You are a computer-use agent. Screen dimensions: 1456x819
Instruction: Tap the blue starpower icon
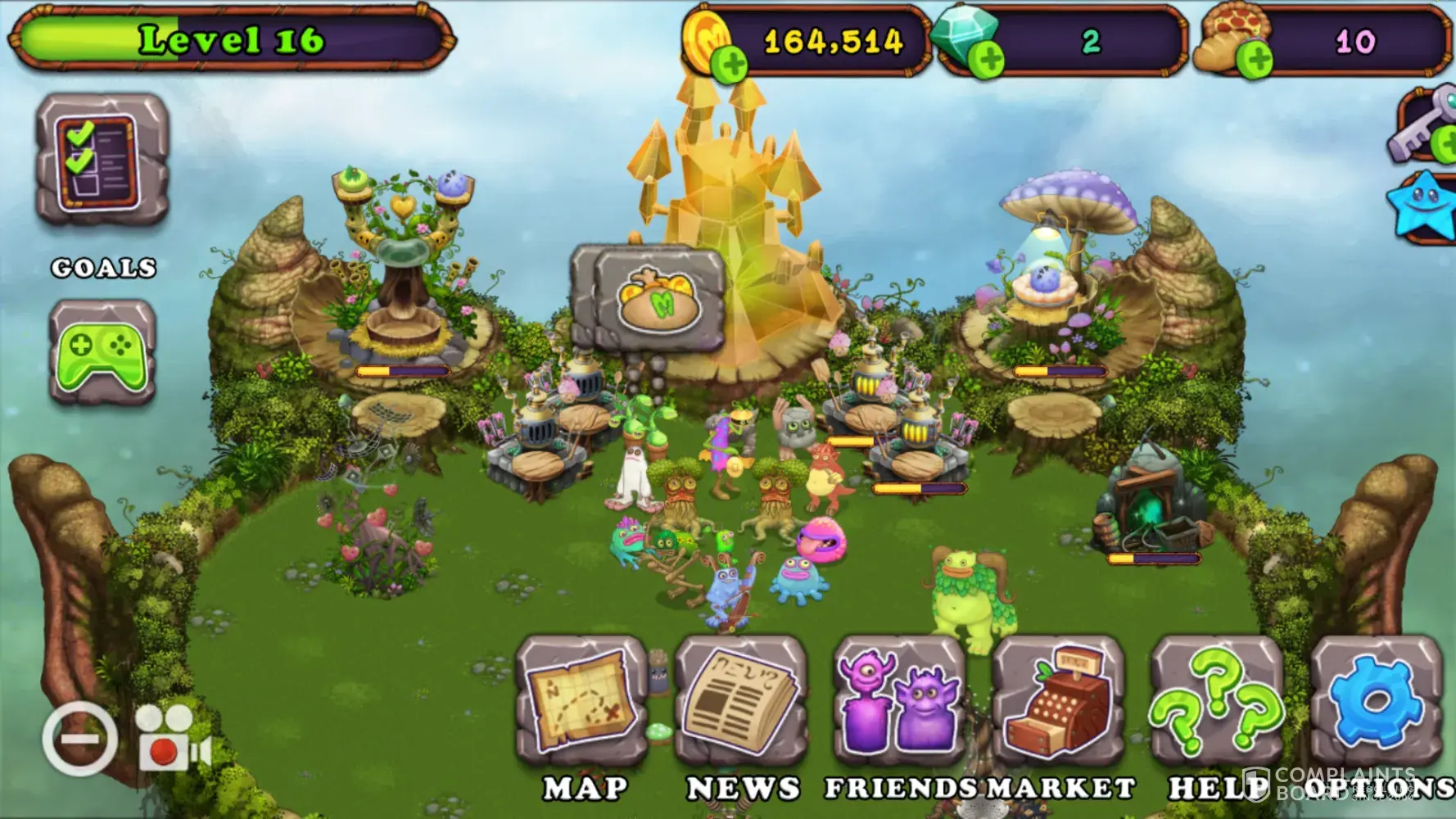coord(1422,204)
